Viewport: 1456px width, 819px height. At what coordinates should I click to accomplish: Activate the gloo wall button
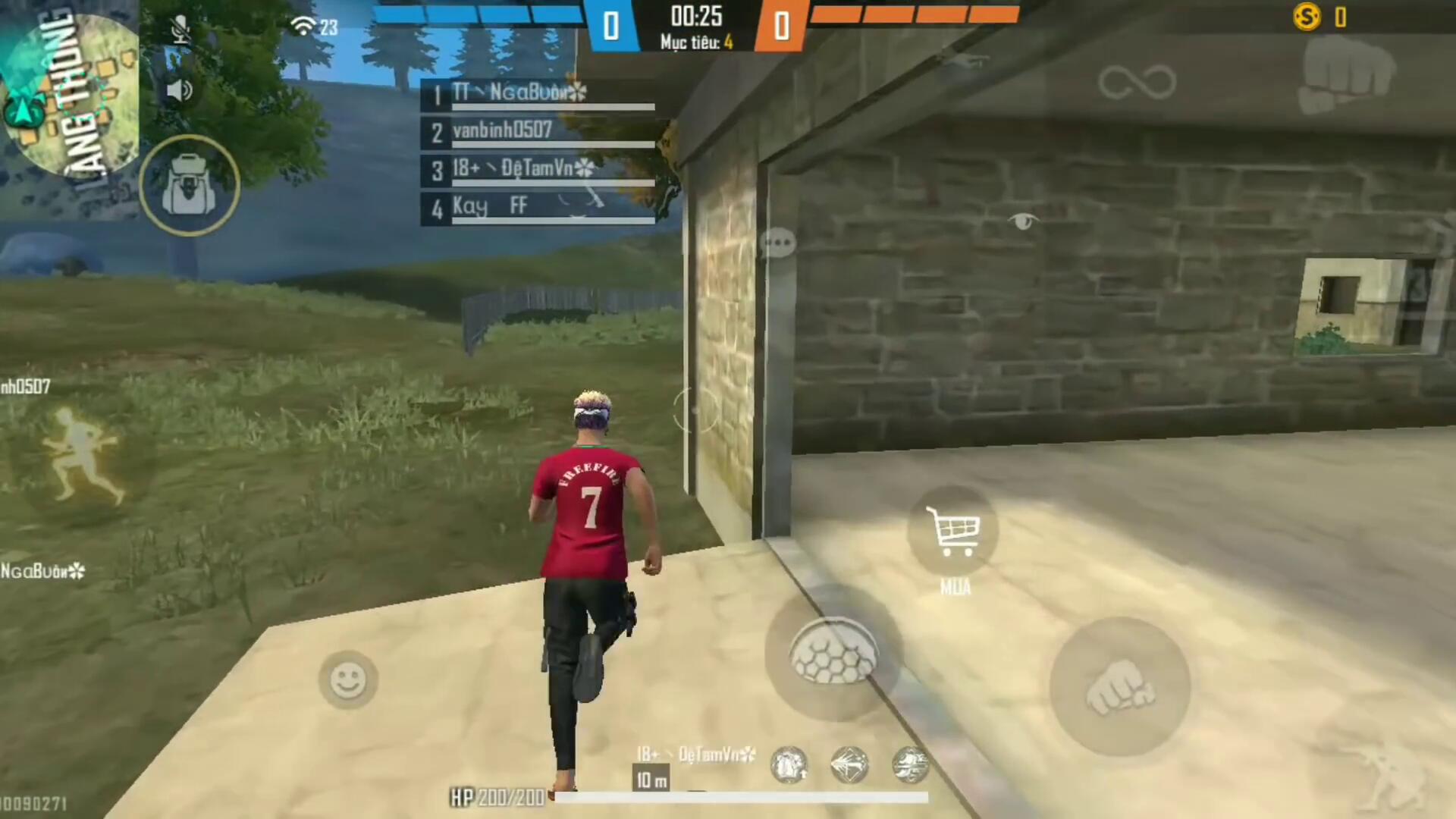pos(833,654)
